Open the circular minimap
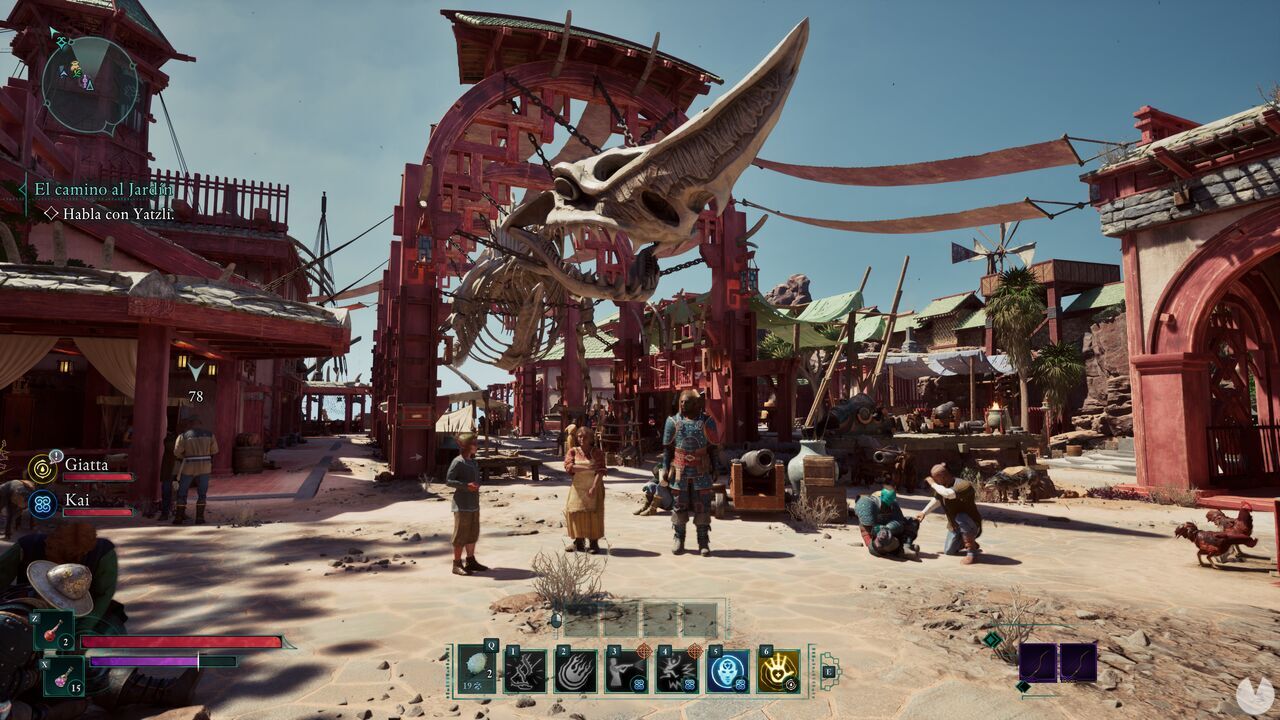This screenshot has height=720, width=1280. [x=90, y=85]
